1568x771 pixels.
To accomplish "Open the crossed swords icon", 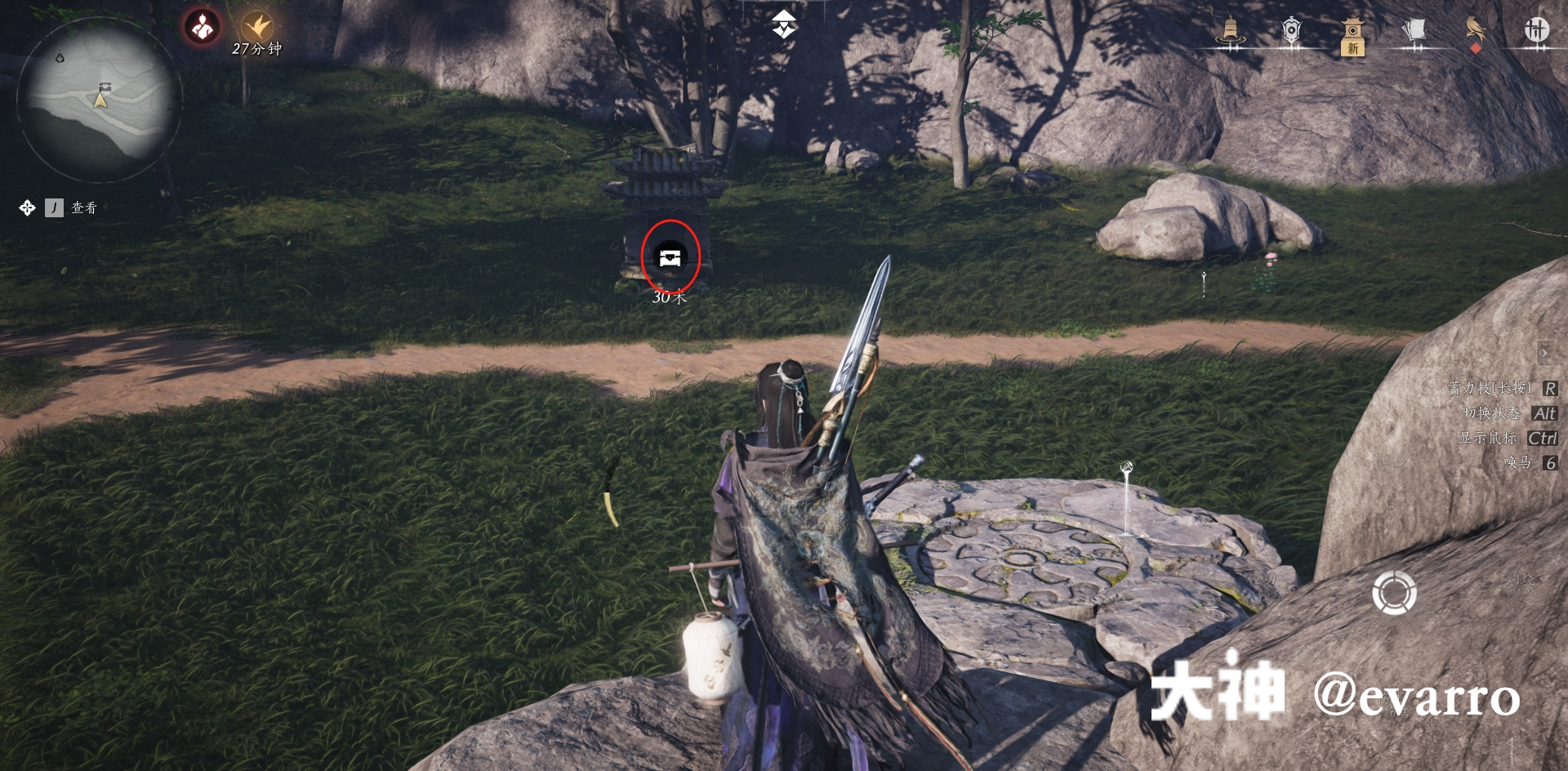I will (x=1539, y=29).
